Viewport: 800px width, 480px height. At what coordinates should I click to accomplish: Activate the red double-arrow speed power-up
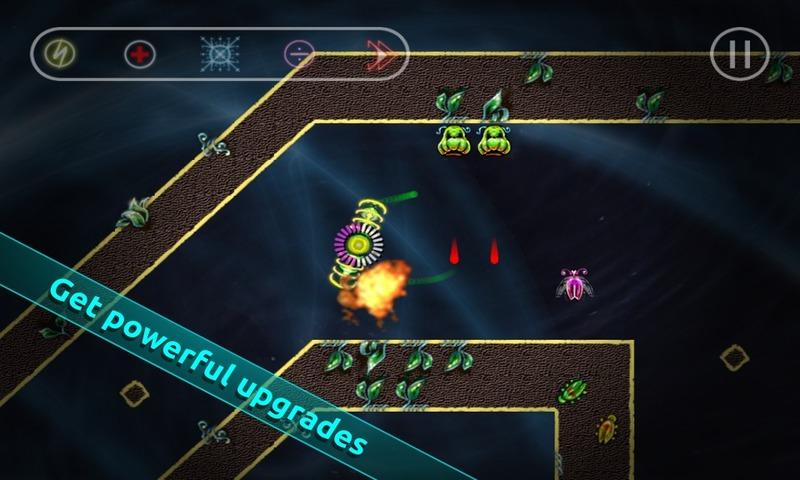(378, 53)
